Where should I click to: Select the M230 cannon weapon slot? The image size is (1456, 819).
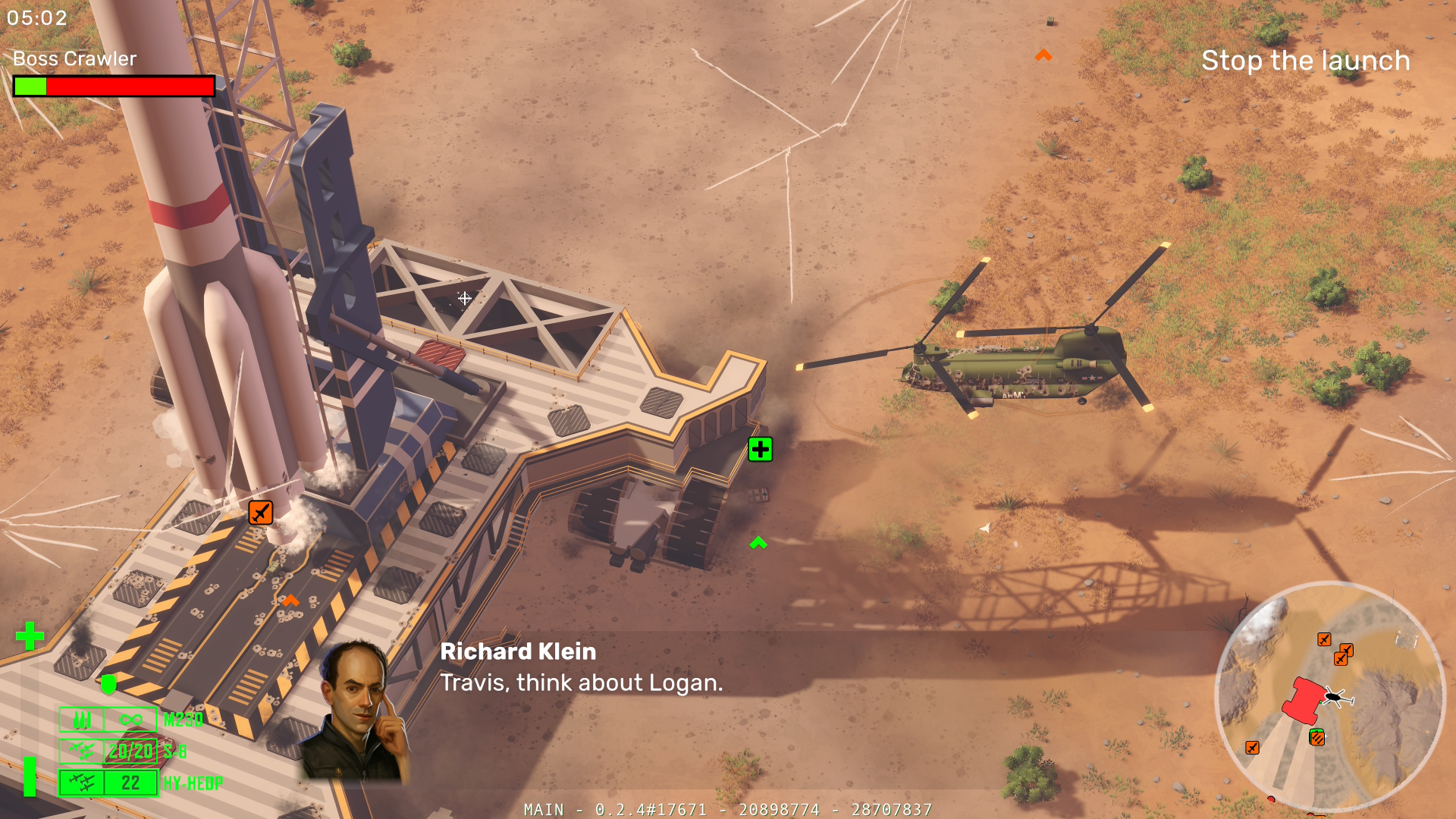108,719
